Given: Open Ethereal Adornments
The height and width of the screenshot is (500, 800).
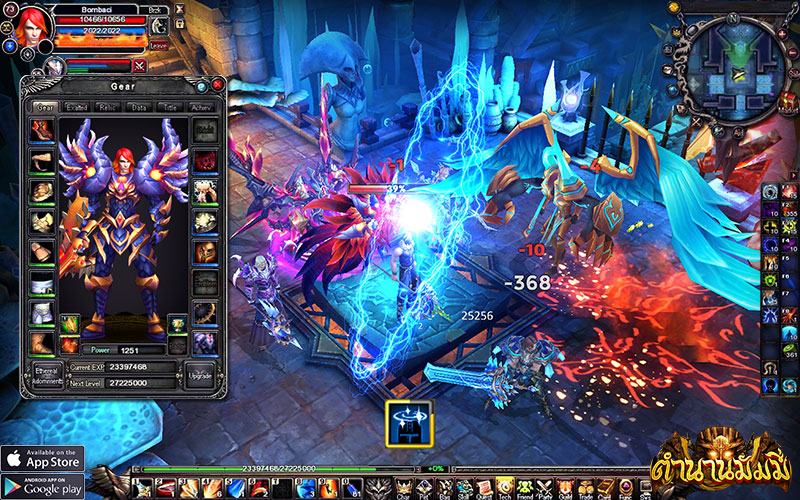Looking at the screenshot, I should pyautogui.click(x=43, y=375).
